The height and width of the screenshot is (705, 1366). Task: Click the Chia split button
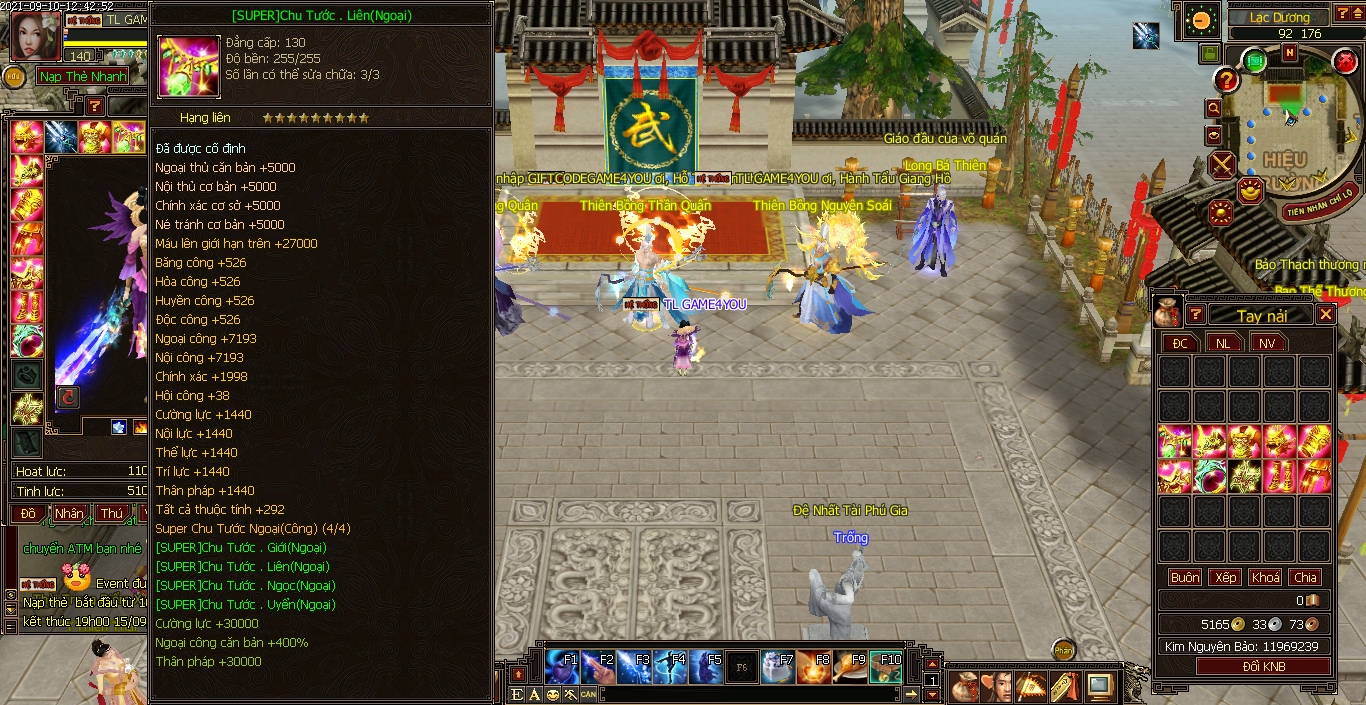tap(1305, 577)
